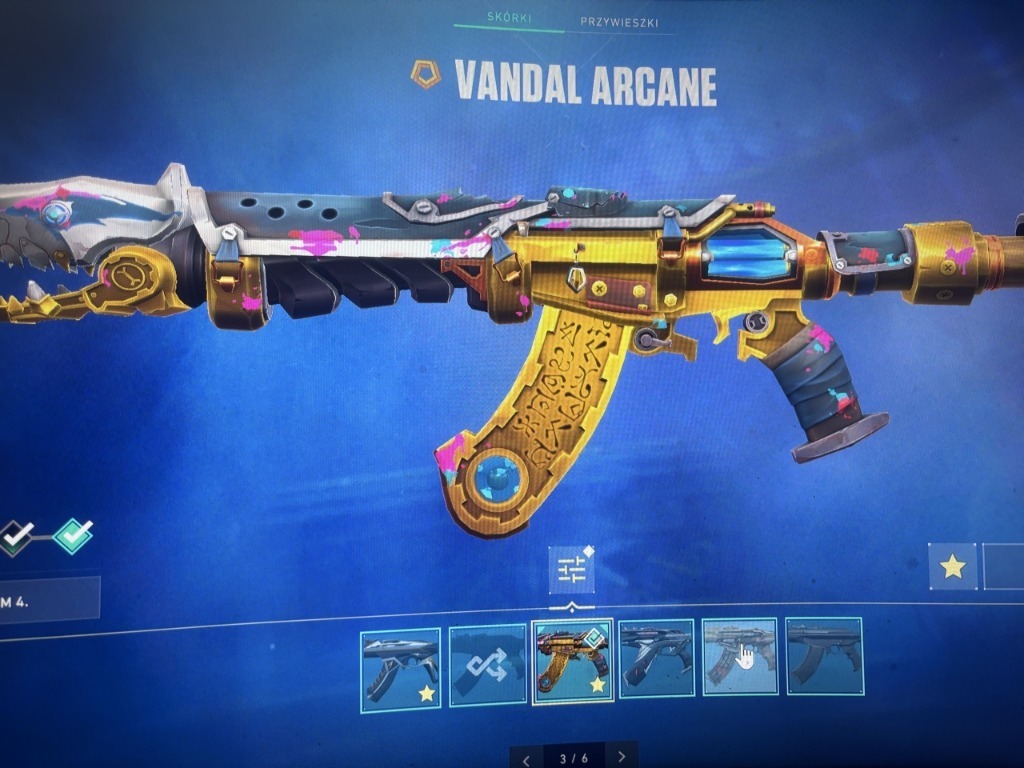Go to the next skin page arrow

[622, 757]
